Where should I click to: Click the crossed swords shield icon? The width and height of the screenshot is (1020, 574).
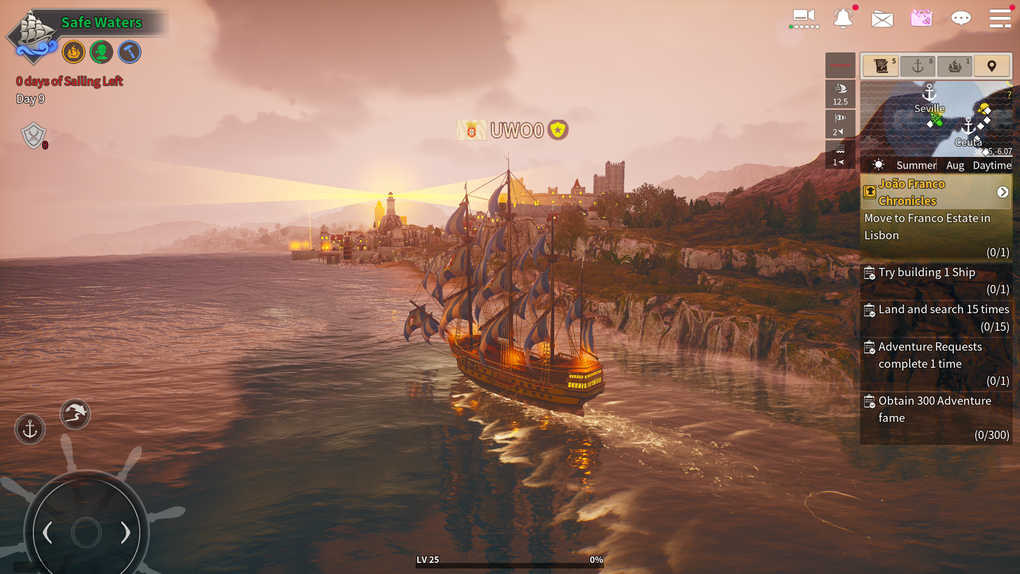(34, 136)
